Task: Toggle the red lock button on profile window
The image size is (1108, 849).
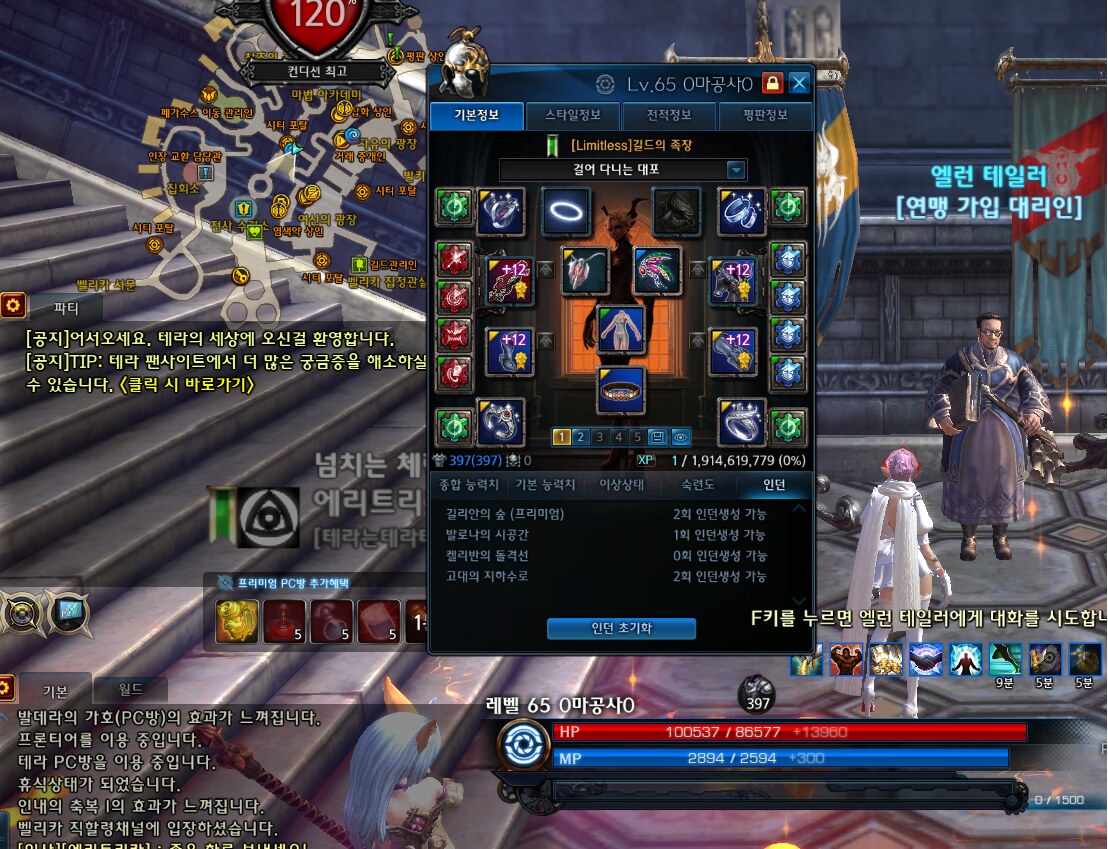Action: 772,83
